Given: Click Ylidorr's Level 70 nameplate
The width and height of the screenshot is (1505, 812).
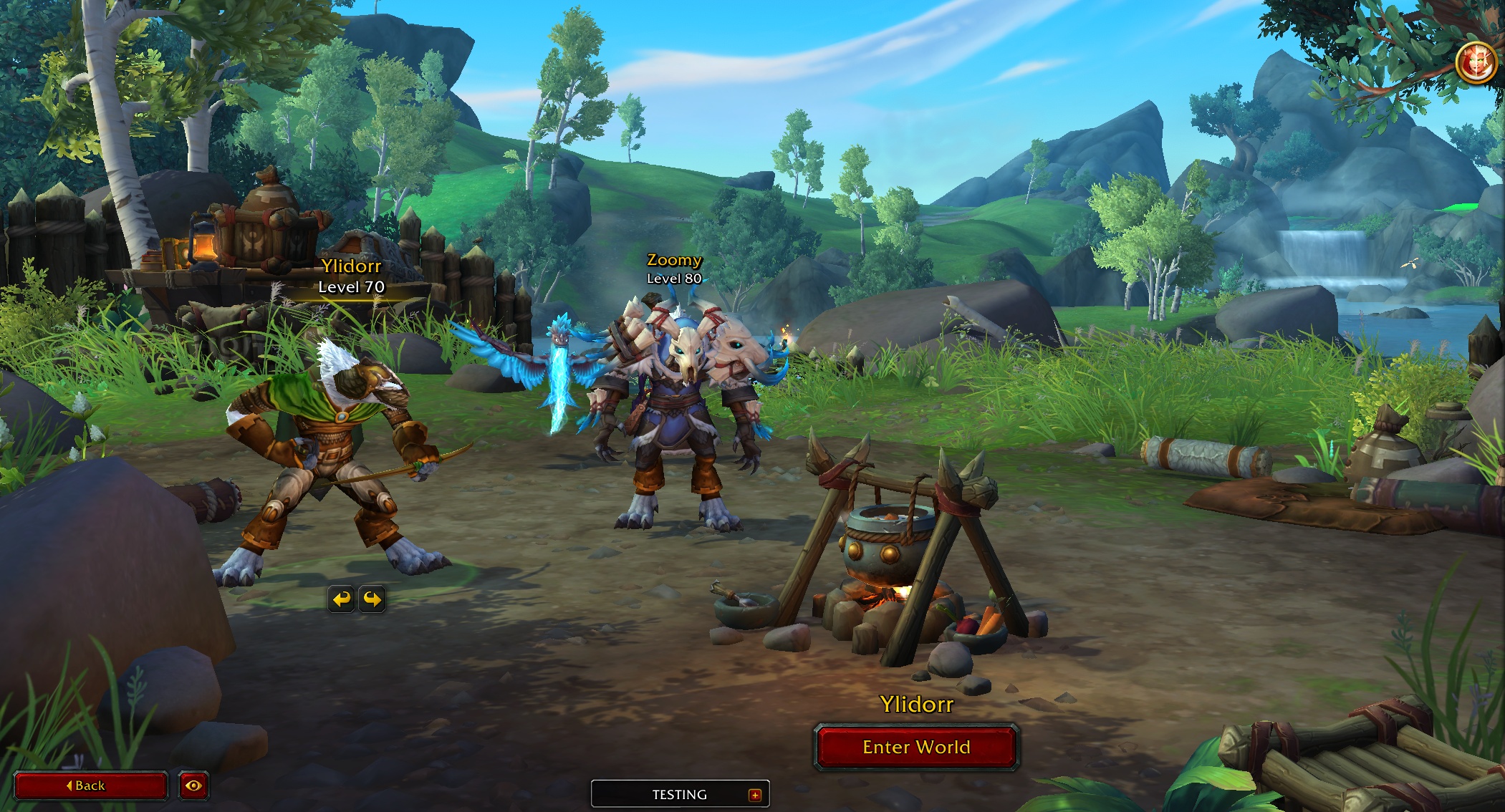Looking at the screenshot, I should (x=350, y=276).
